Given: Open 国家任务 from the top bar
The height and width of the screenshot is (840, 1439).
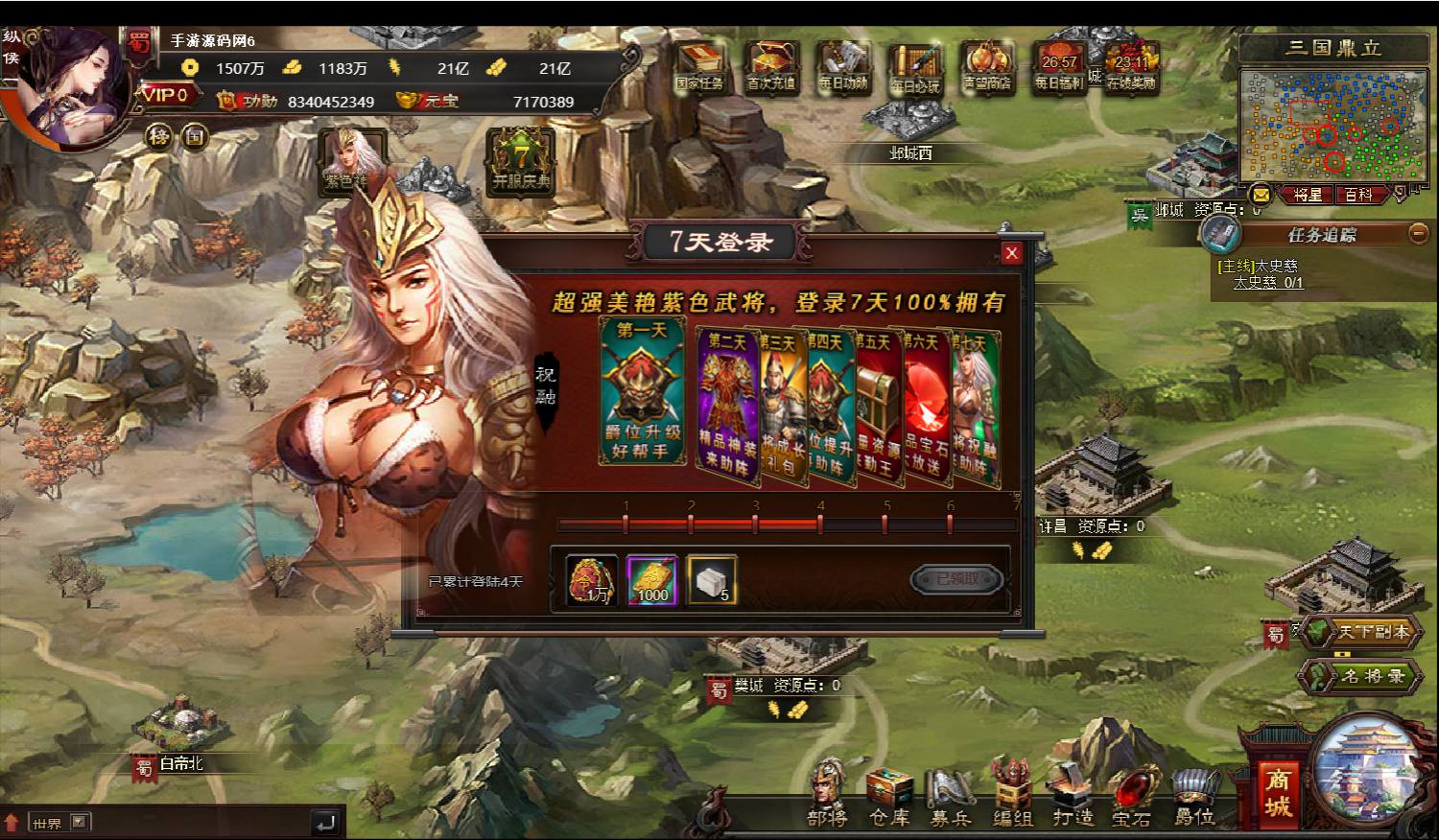Looking at the screenshot, I should (x=699, y=67).
